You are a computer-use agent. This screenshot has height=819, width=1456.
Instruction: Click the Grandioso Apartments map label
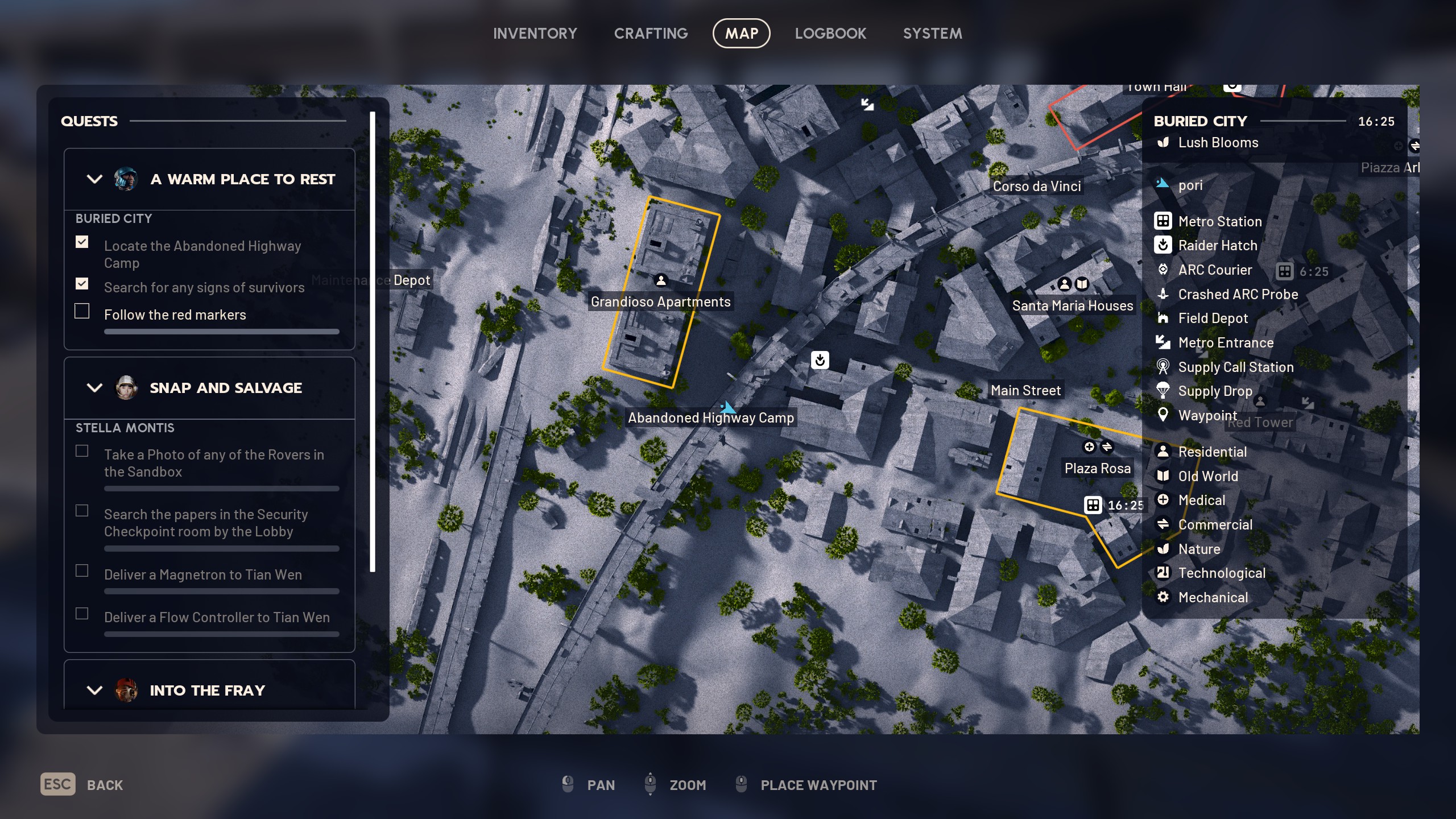tap(660, 301)
